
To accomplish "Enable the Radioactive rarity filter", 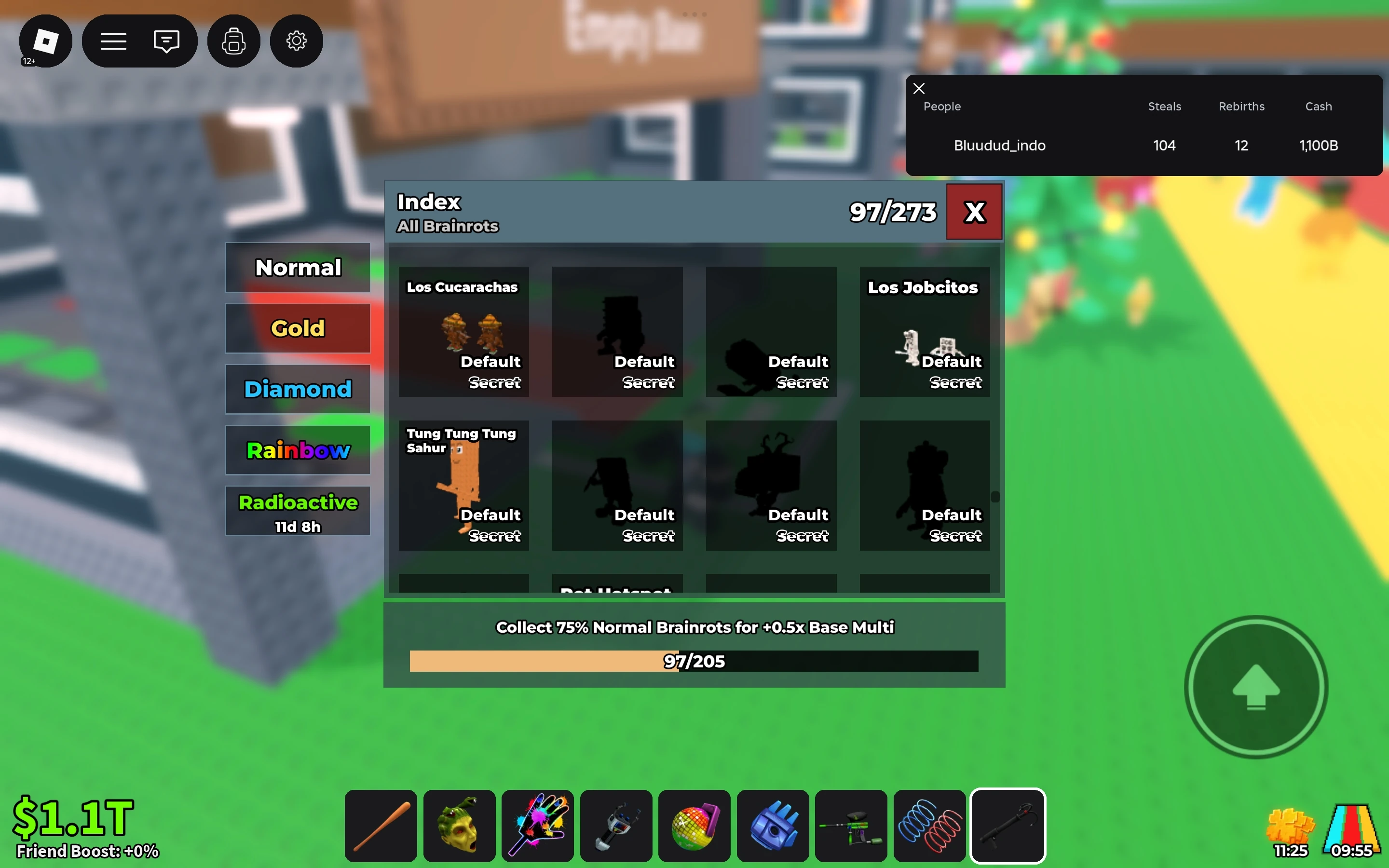I will [x=297, y=510].
